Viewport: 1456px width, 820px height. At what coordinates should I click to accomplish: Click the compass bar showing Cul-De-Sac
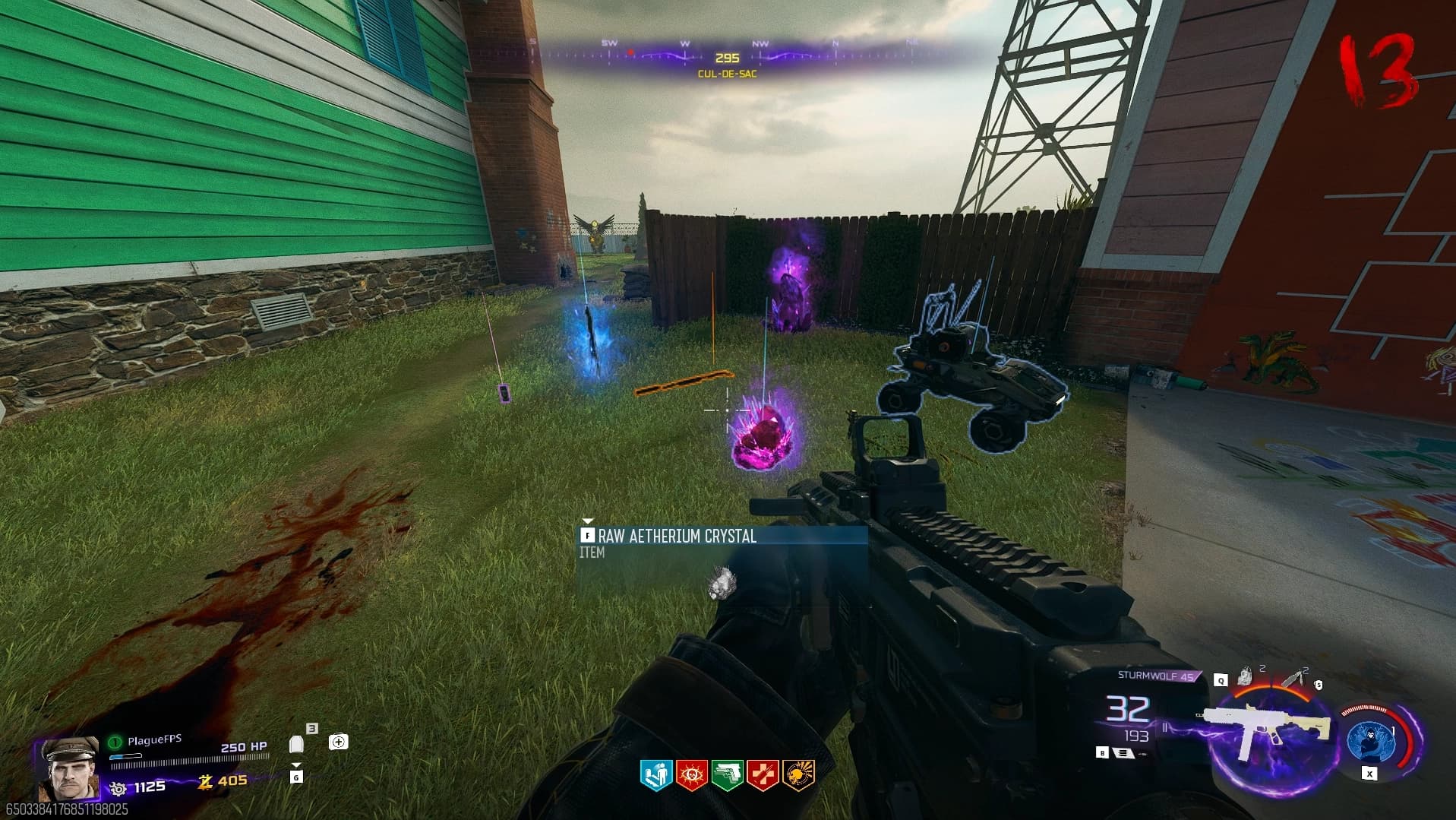point(727,58)
